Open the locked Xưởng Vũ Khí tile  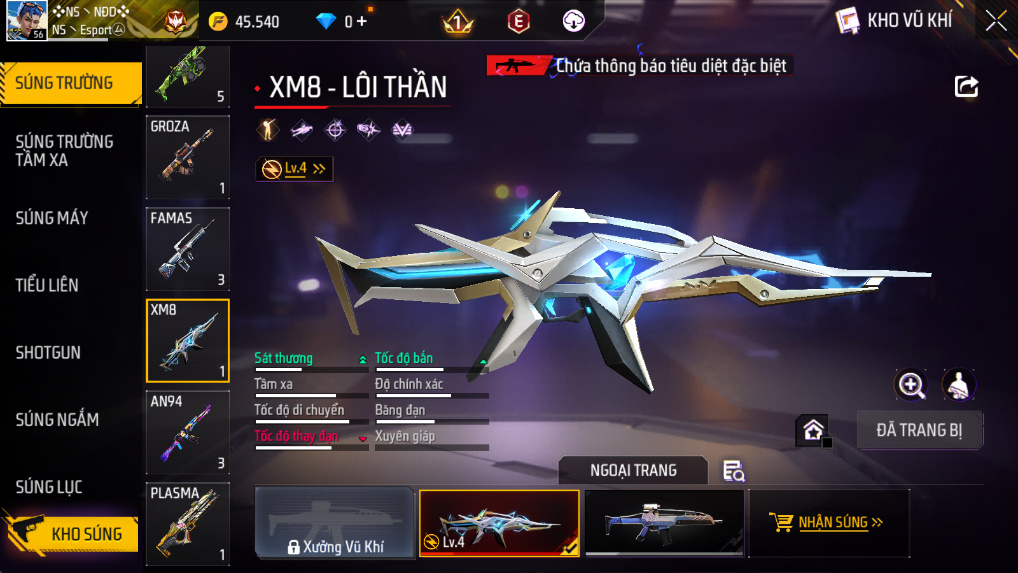tap(335, 522)
